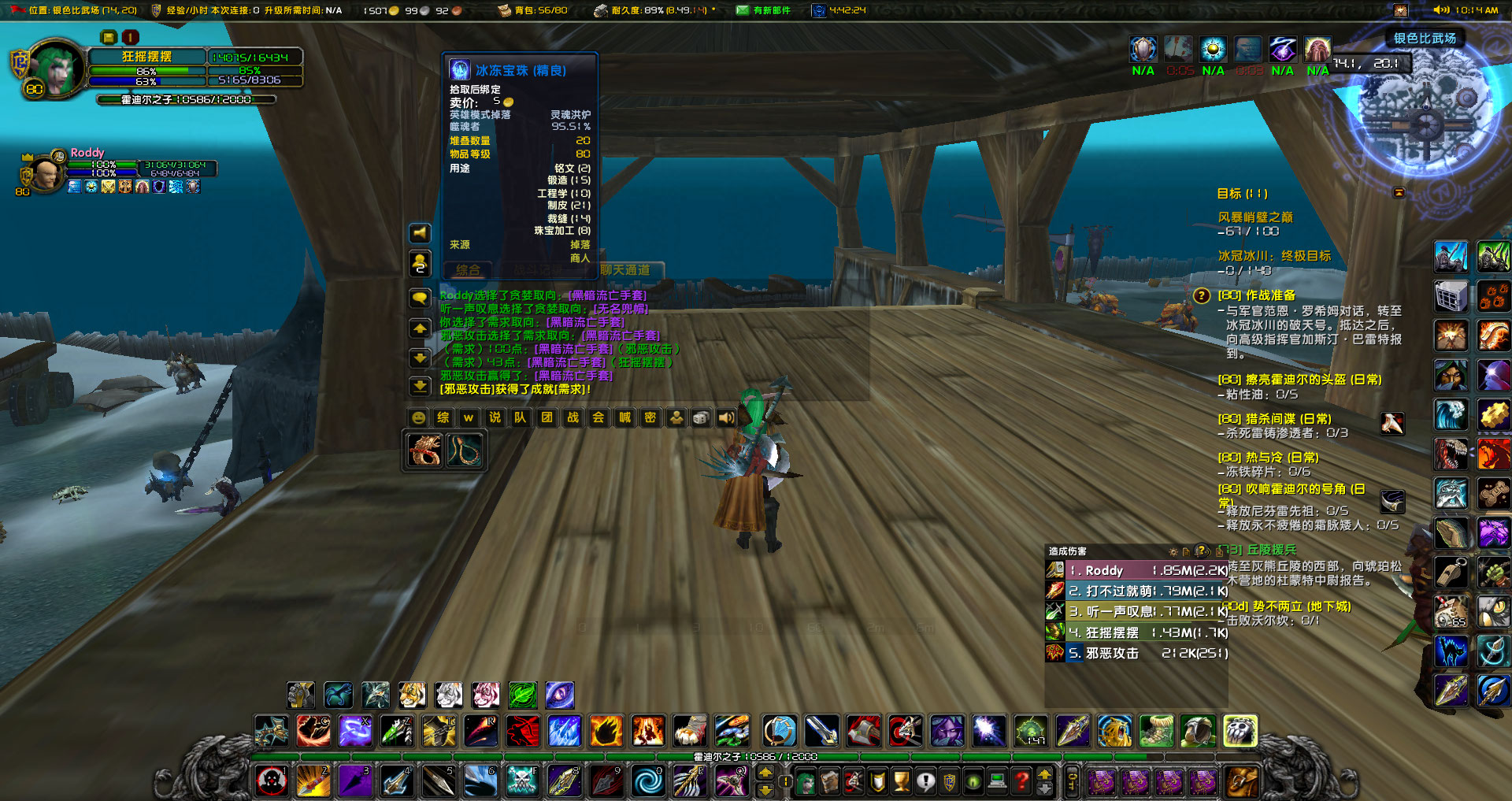
Task: Open the damage meter settings gear icon
Action: (x=1173, y=552)
